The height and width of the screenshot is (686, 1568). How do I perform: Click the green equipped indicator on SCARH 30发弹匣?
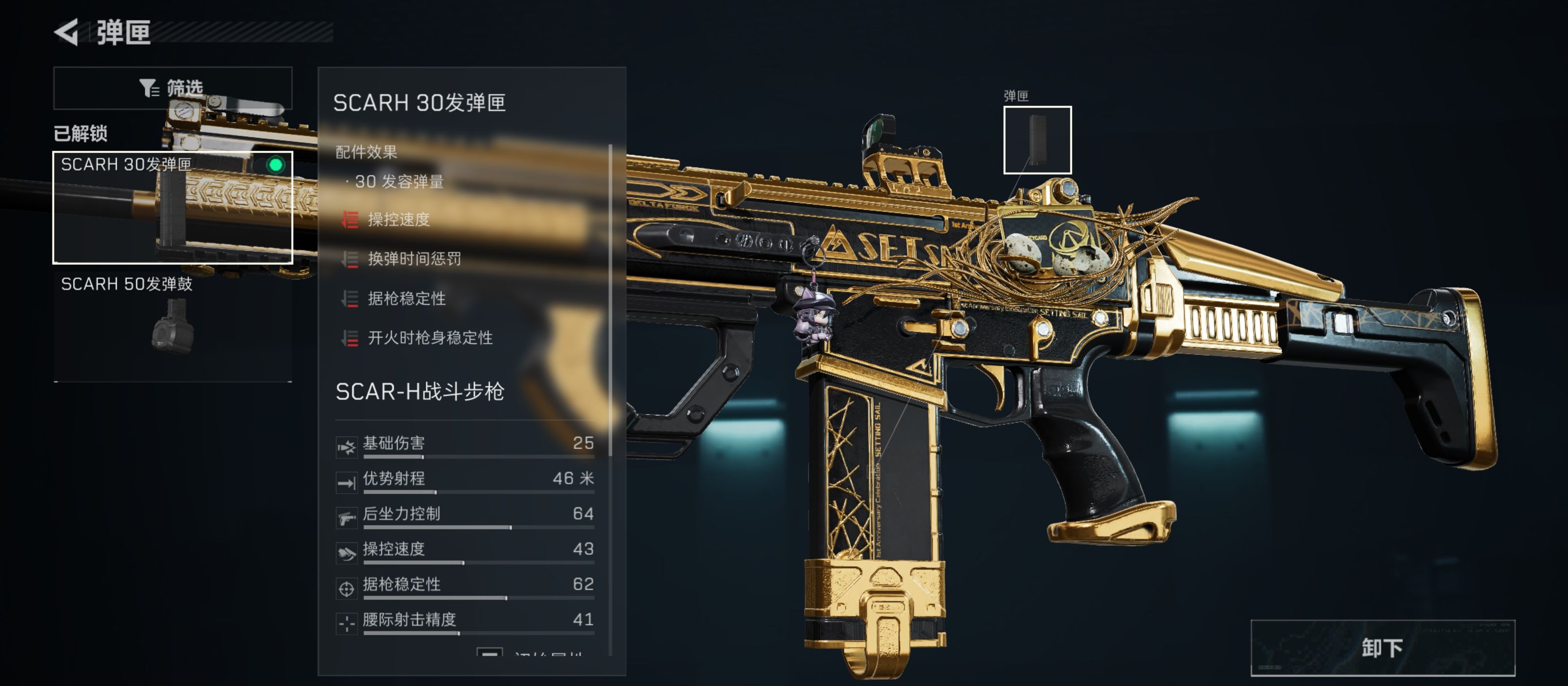pos(277,164)
